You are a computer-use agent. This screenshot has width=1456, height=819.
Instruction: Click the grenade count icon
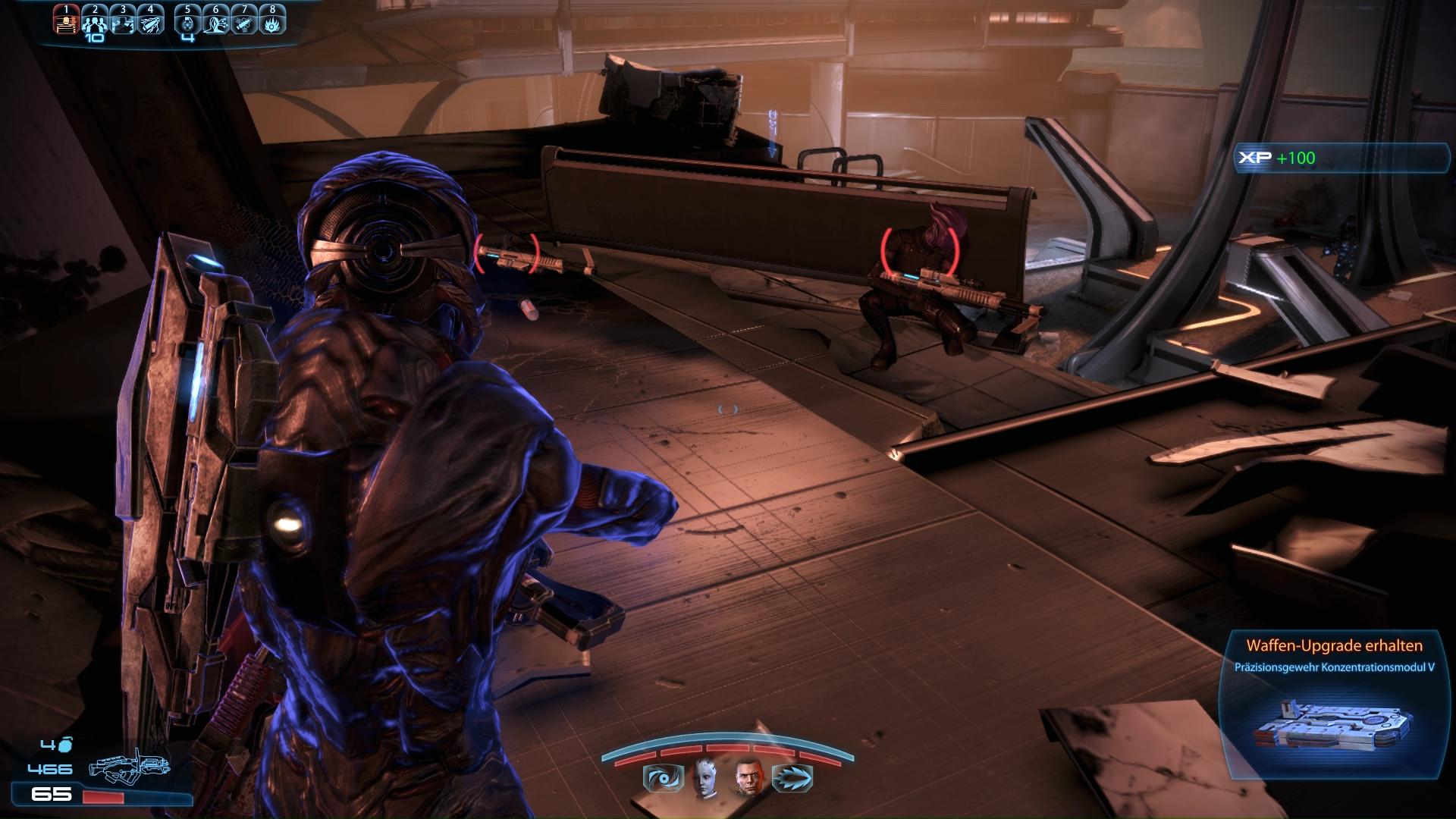tap(65, 745)
